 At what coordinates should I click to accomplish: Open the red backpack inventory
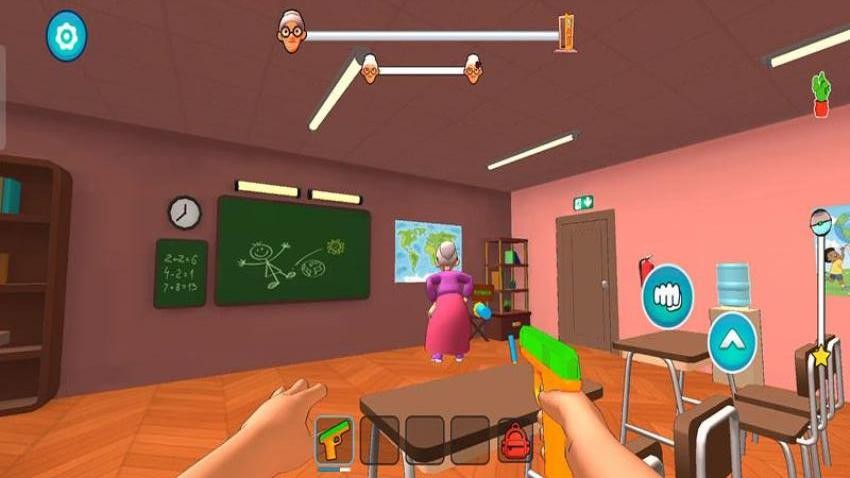(x=514, y=439)
